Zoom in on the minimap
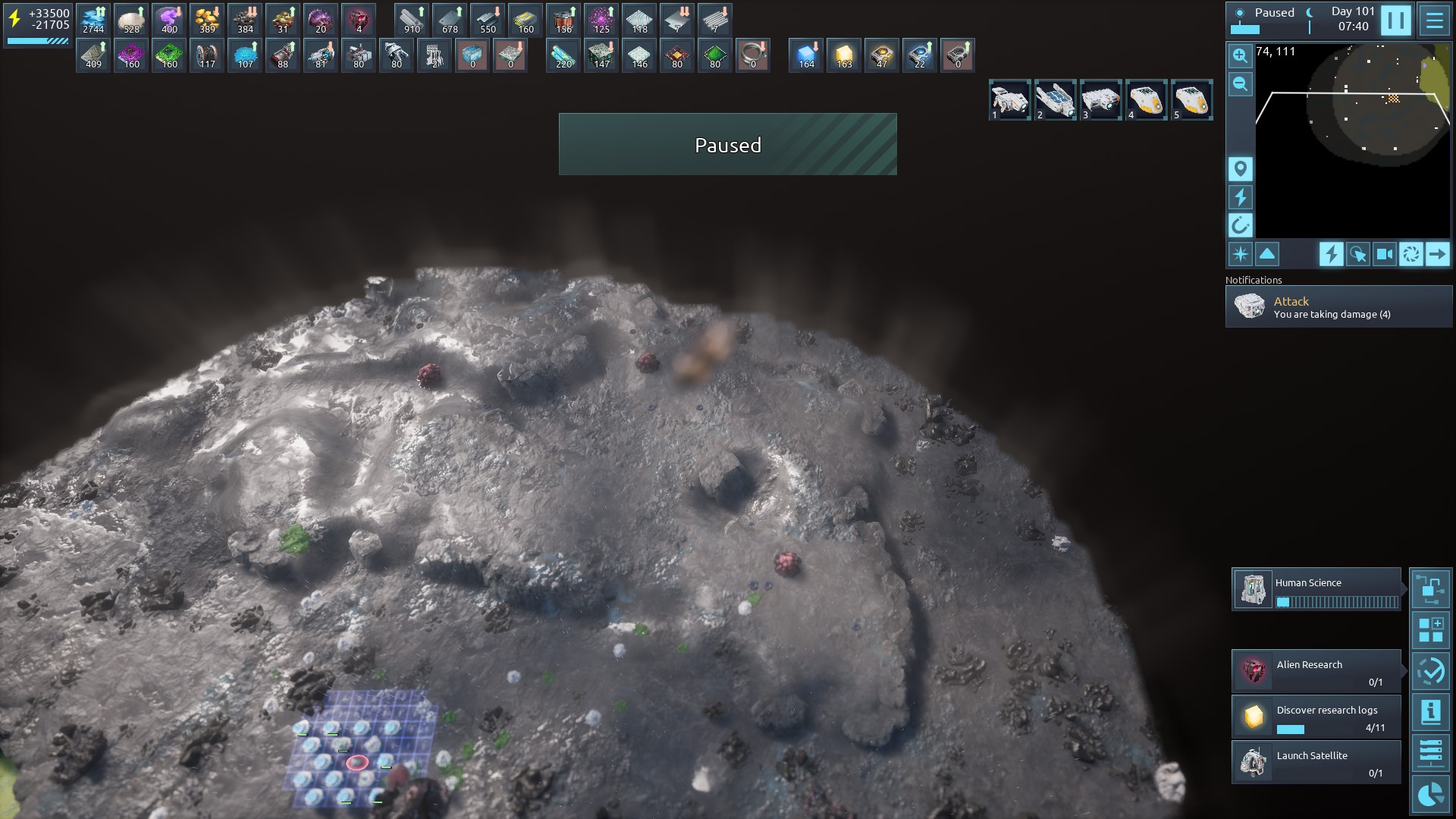 [x=1240, y=56]
